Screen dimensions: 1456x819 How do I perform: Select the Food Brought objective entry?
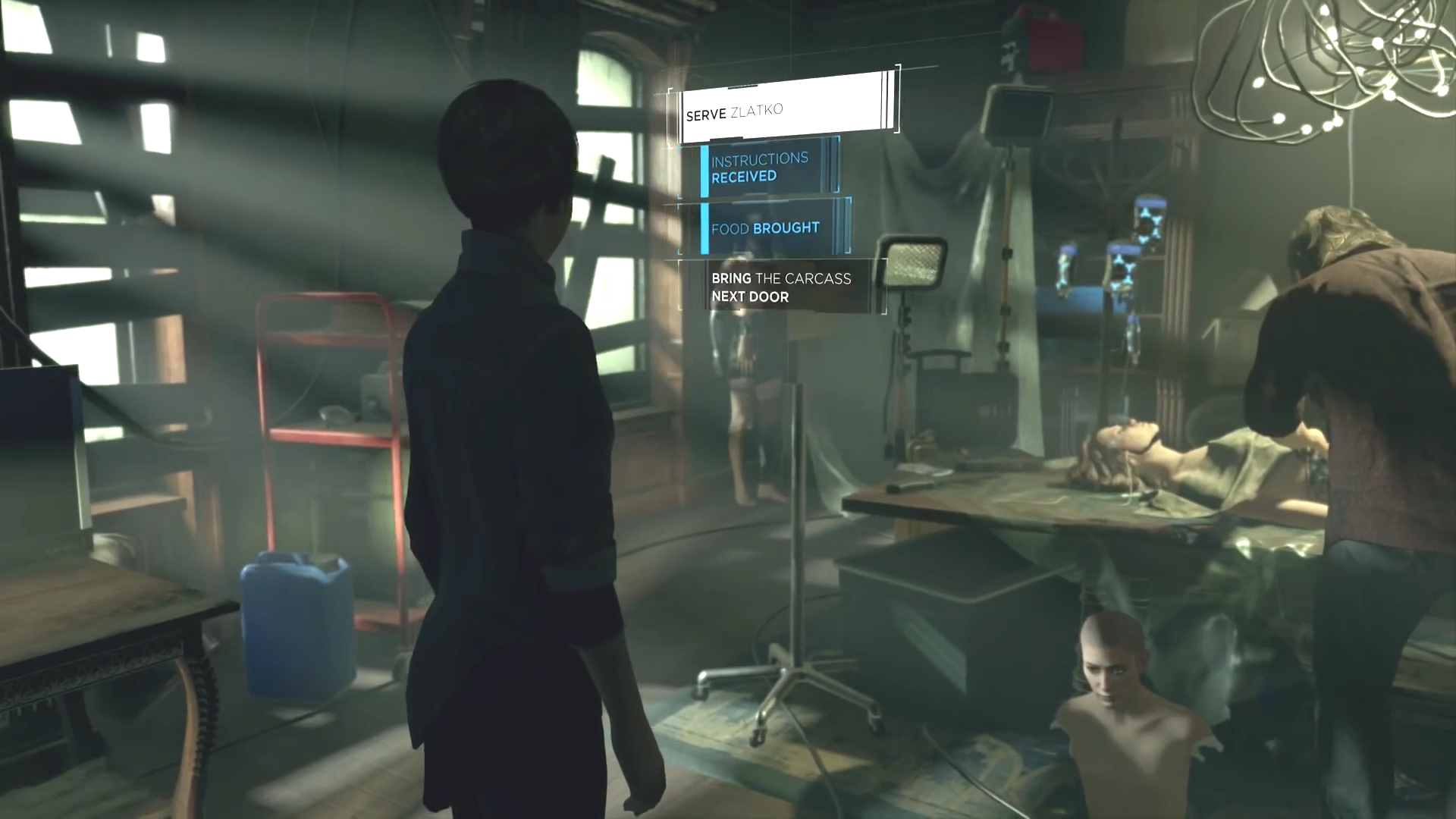770,227
